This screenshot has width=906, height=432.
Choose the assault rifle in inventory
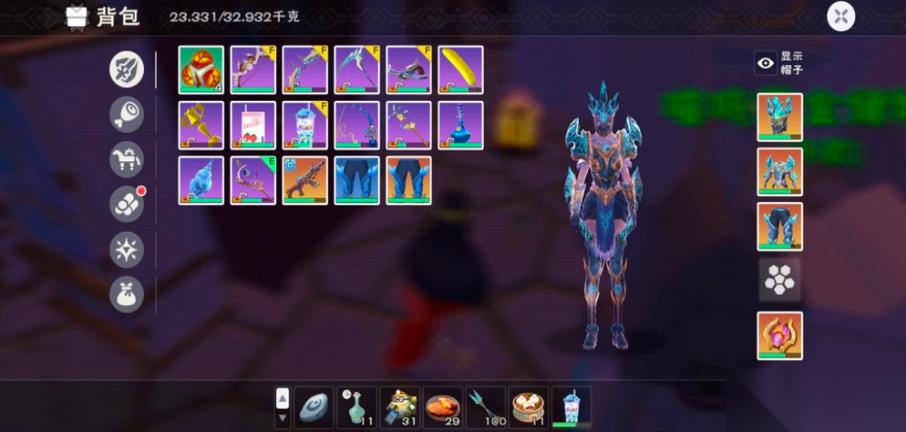point(305,181)
